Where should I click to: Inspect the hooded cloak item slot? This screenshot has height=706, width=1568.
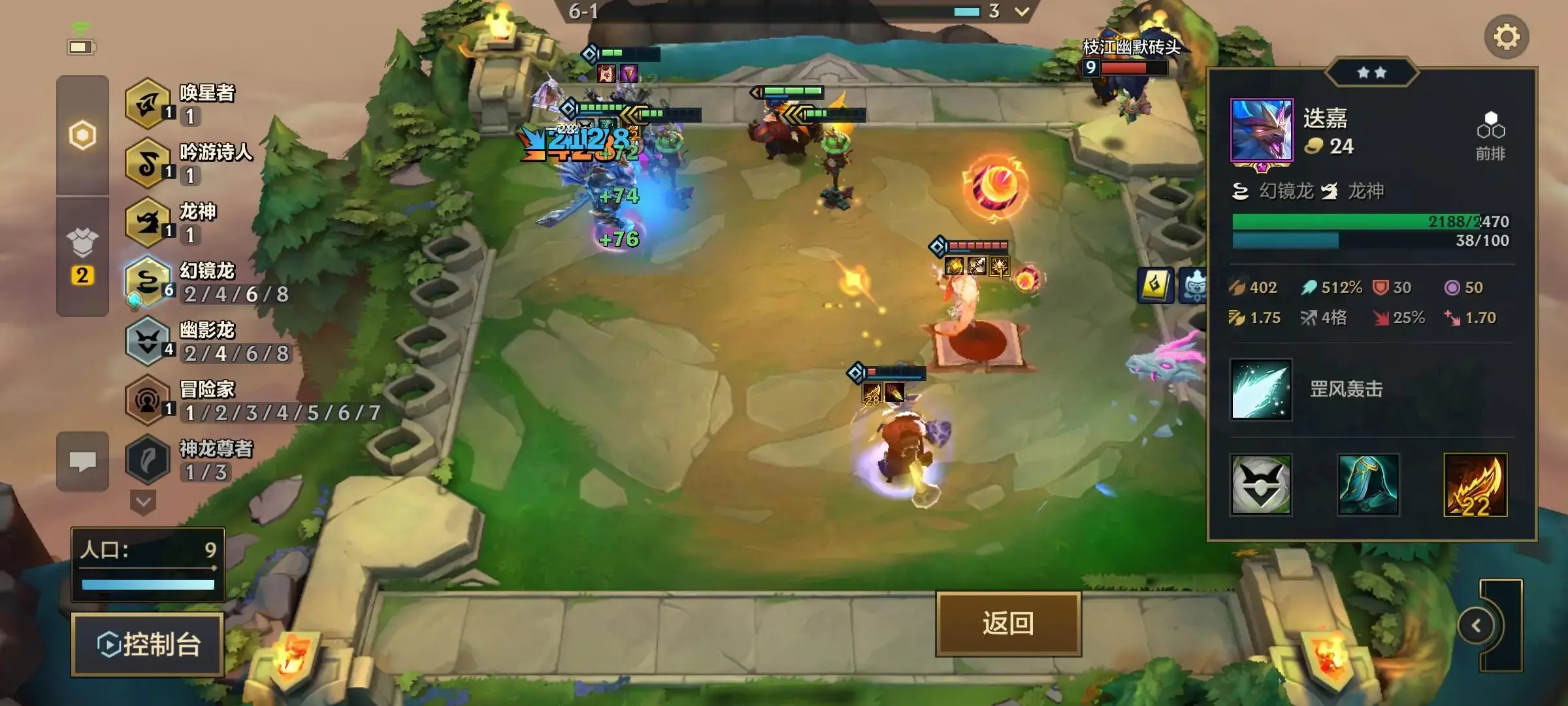(1367, 485)
